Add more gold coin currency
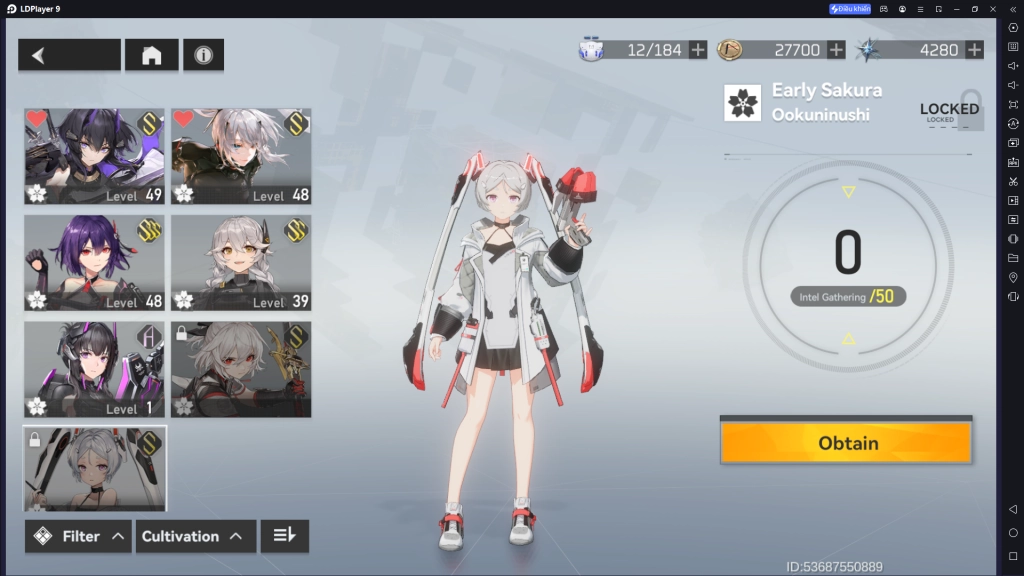The image size is (1024, 576). [x=836, y=50]
